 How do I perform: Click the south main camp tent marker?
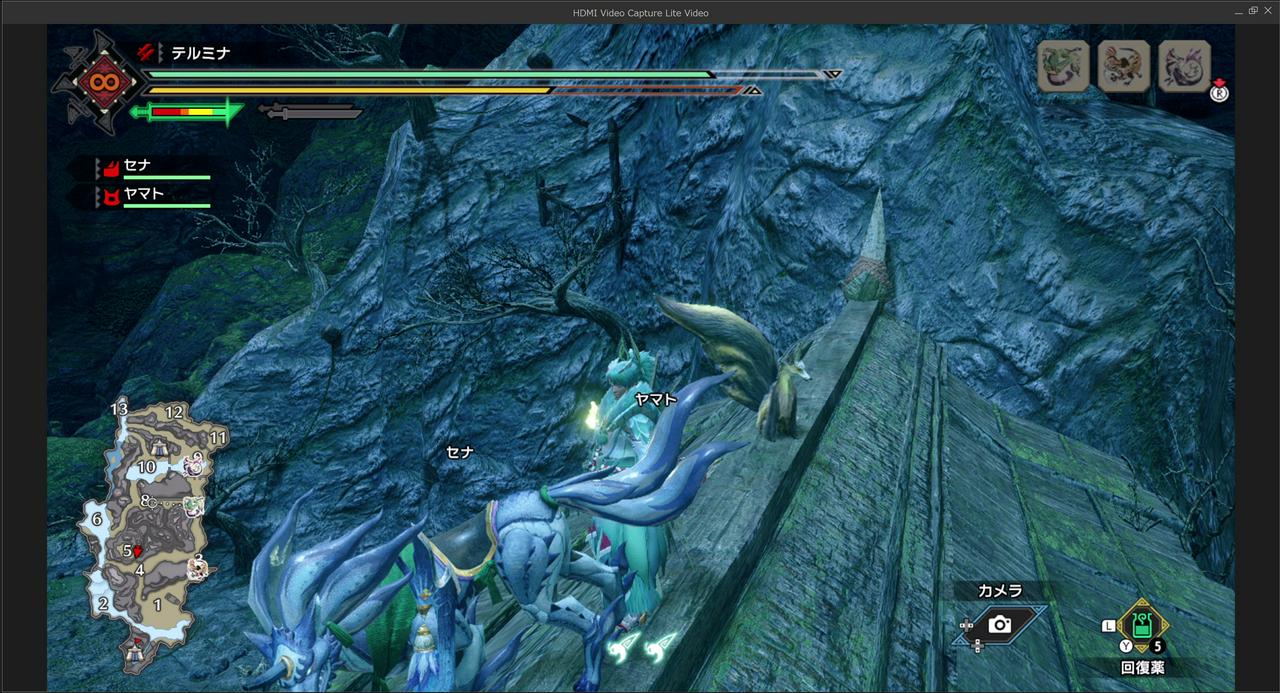click(135, 651)
